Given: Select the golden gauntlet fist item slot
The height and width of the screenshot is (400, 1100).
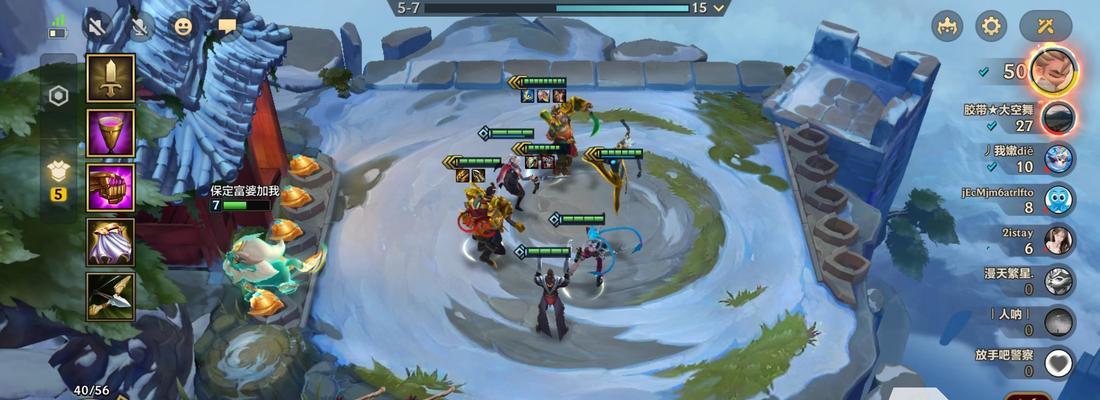Looking at the screenshot, I should pyautogui.click(x=110, y=187).
